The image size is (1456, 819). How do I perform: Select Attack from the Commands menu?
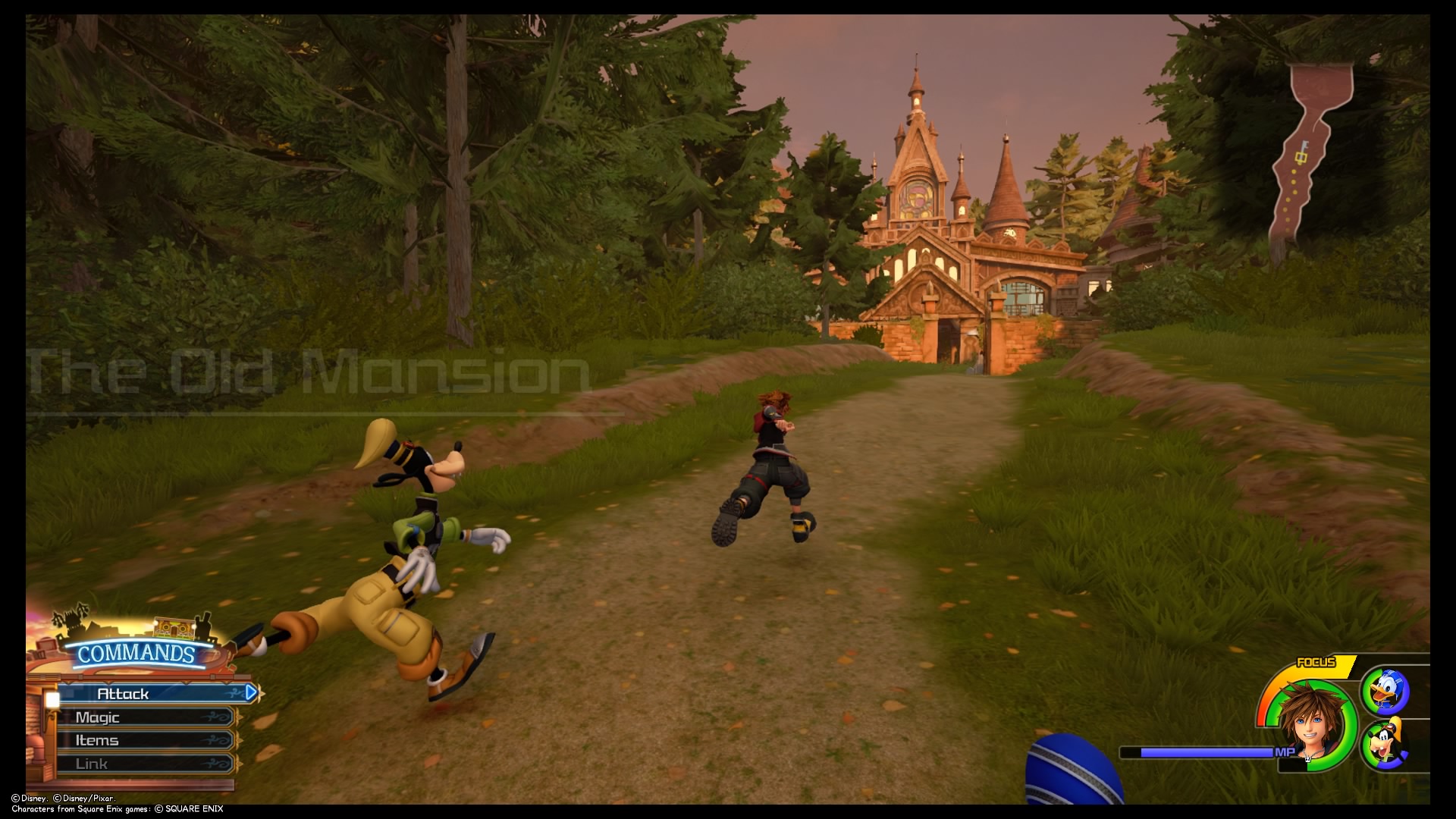click(x=125, y=692)
